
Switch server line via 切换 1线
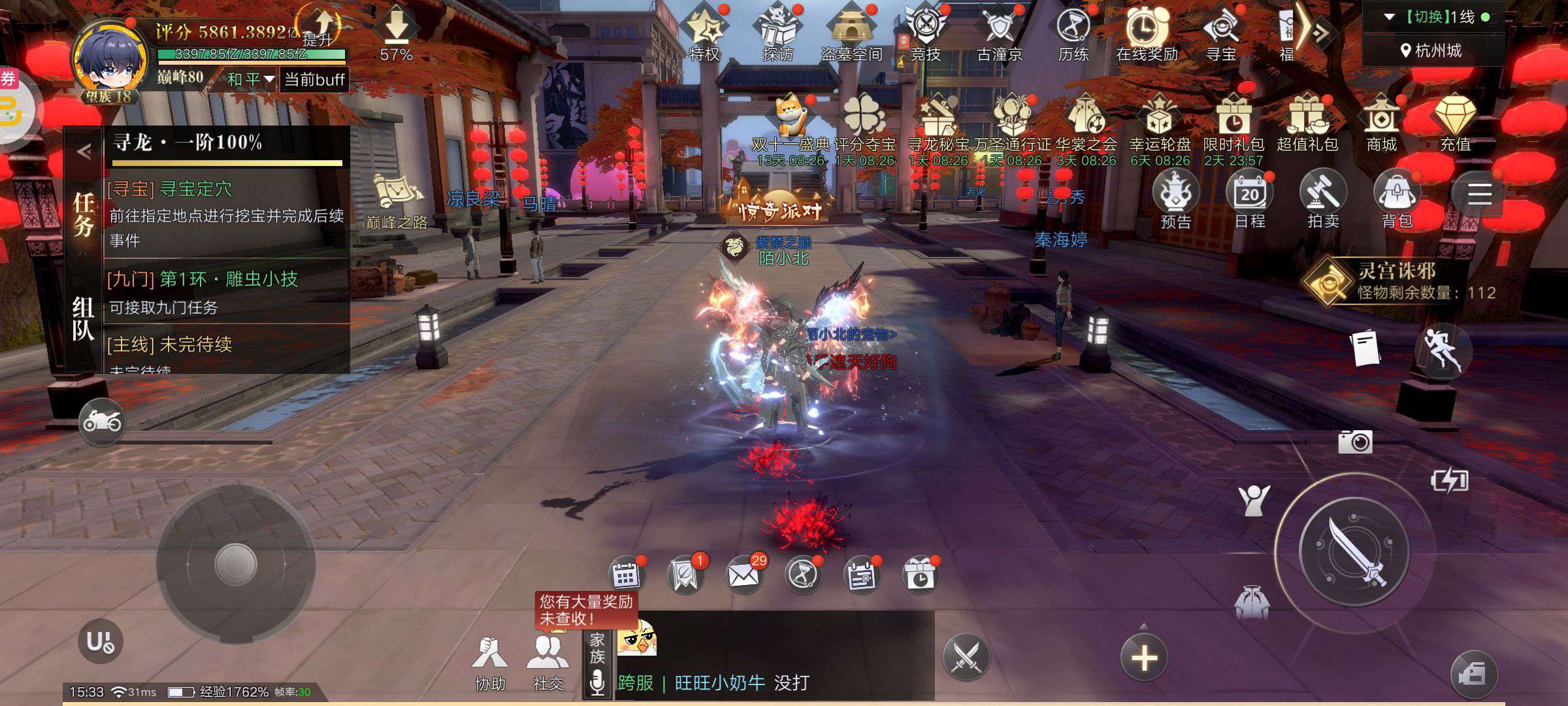[1434, 18]
